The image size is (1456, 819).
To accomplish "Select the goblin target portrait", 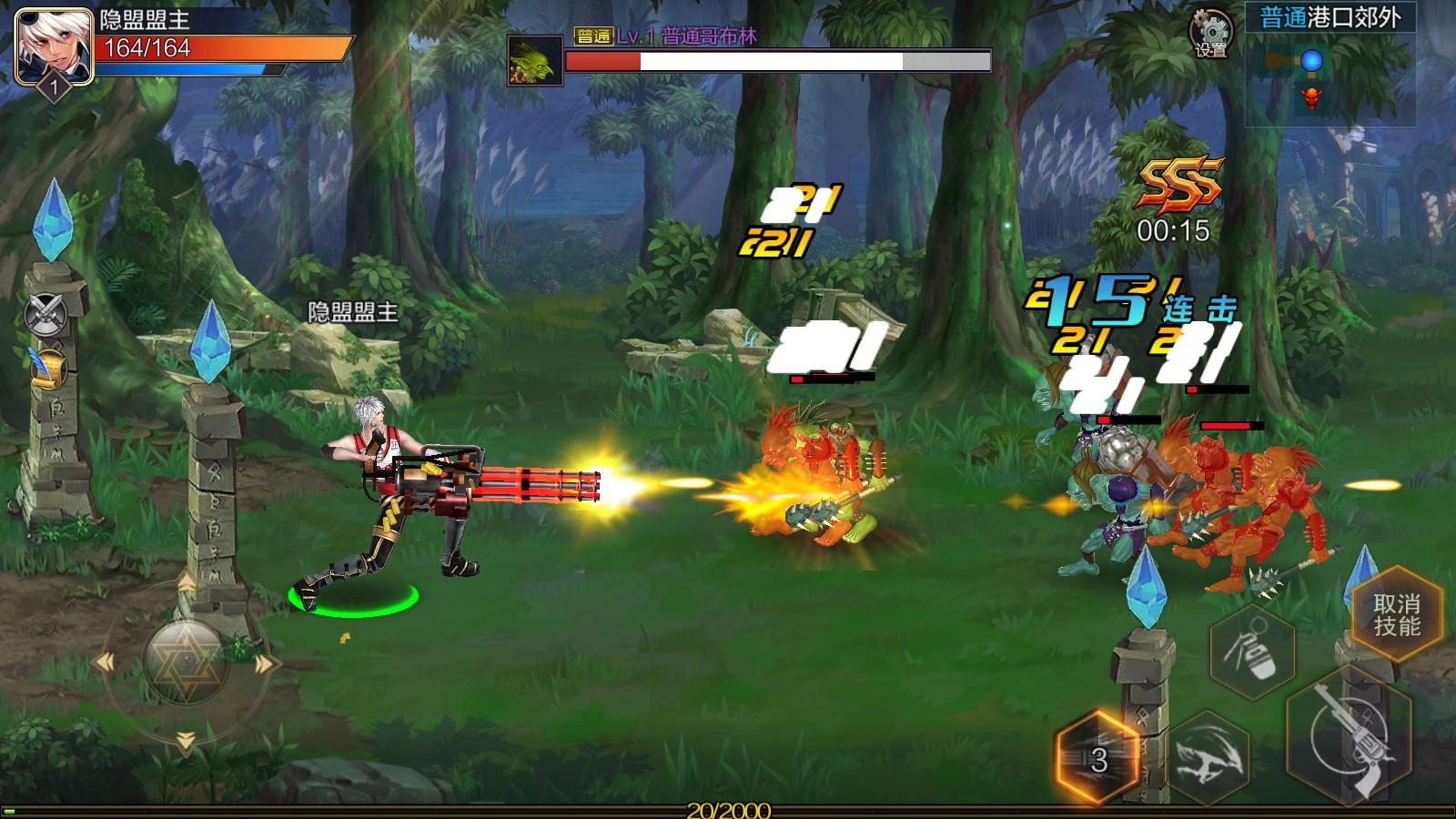I will pos(534,61).
